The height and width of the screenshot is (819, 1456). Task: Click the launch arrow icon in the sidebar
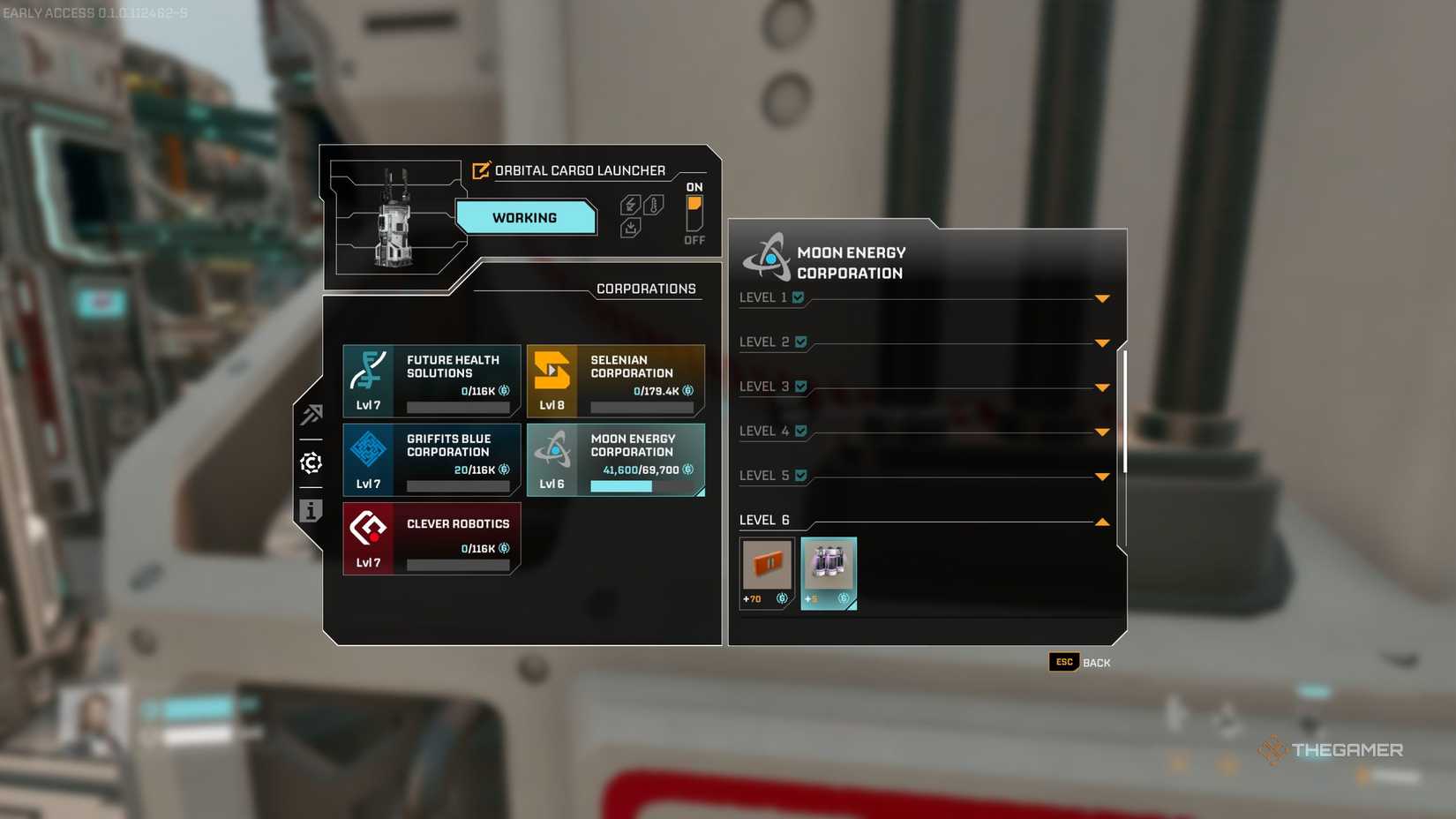coord(311,415)
